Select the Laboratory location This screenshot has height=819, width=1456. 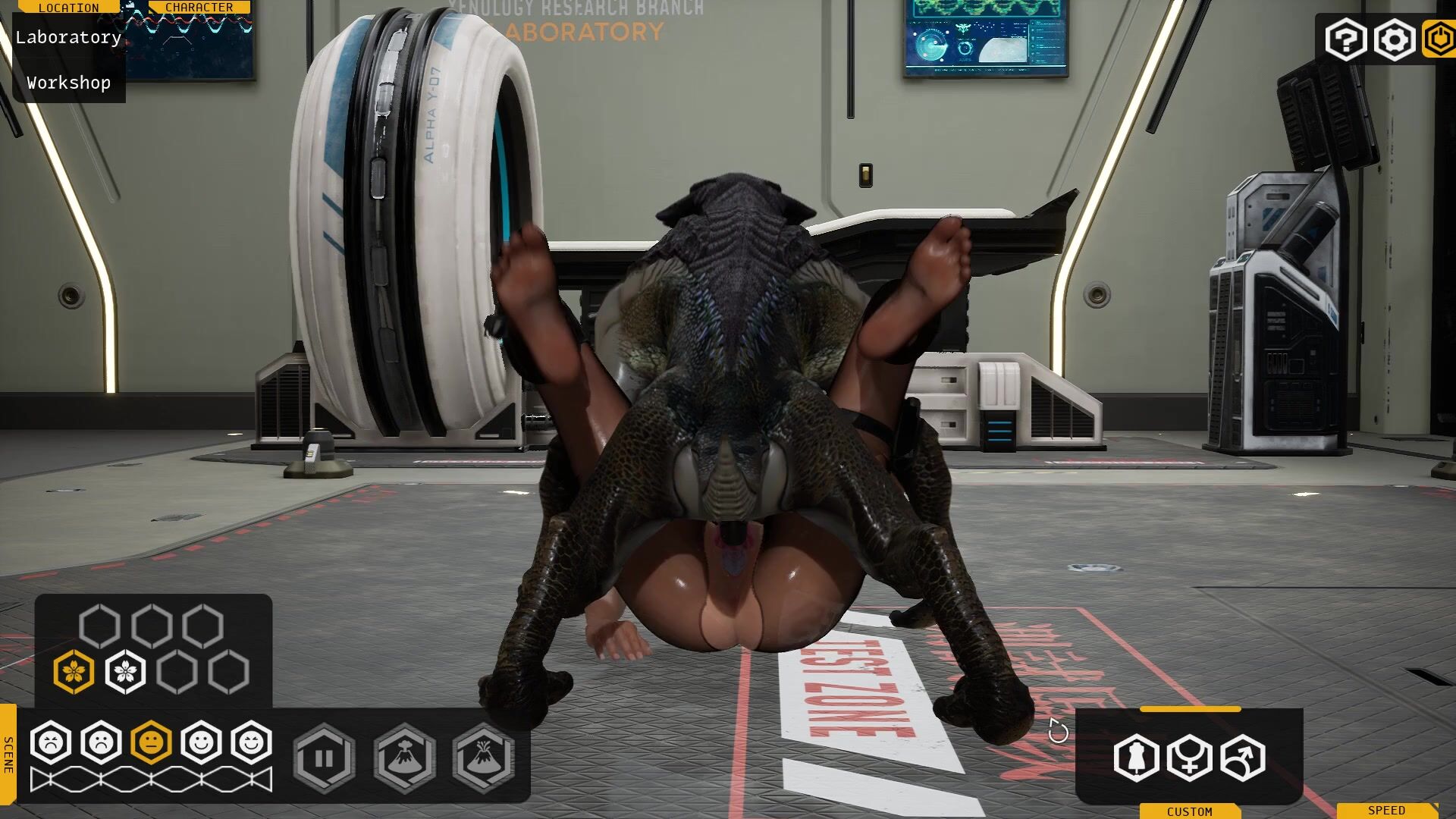click(x=68, y=37)
